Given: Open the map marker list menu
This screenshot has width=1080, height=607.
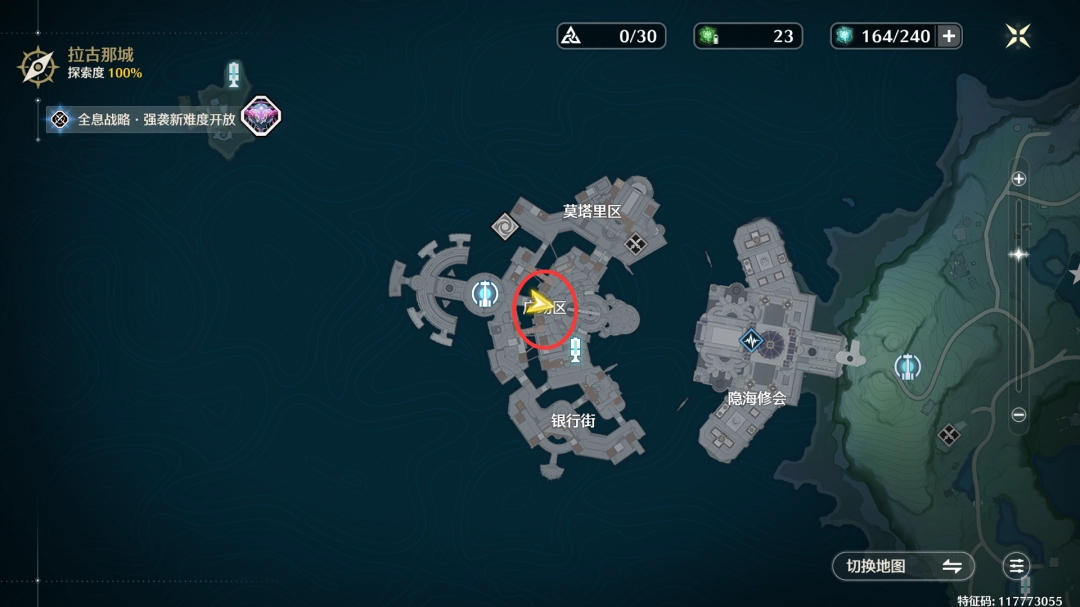Looking at the screenshot, I should pyautogui.click(x=1017, y=566).
